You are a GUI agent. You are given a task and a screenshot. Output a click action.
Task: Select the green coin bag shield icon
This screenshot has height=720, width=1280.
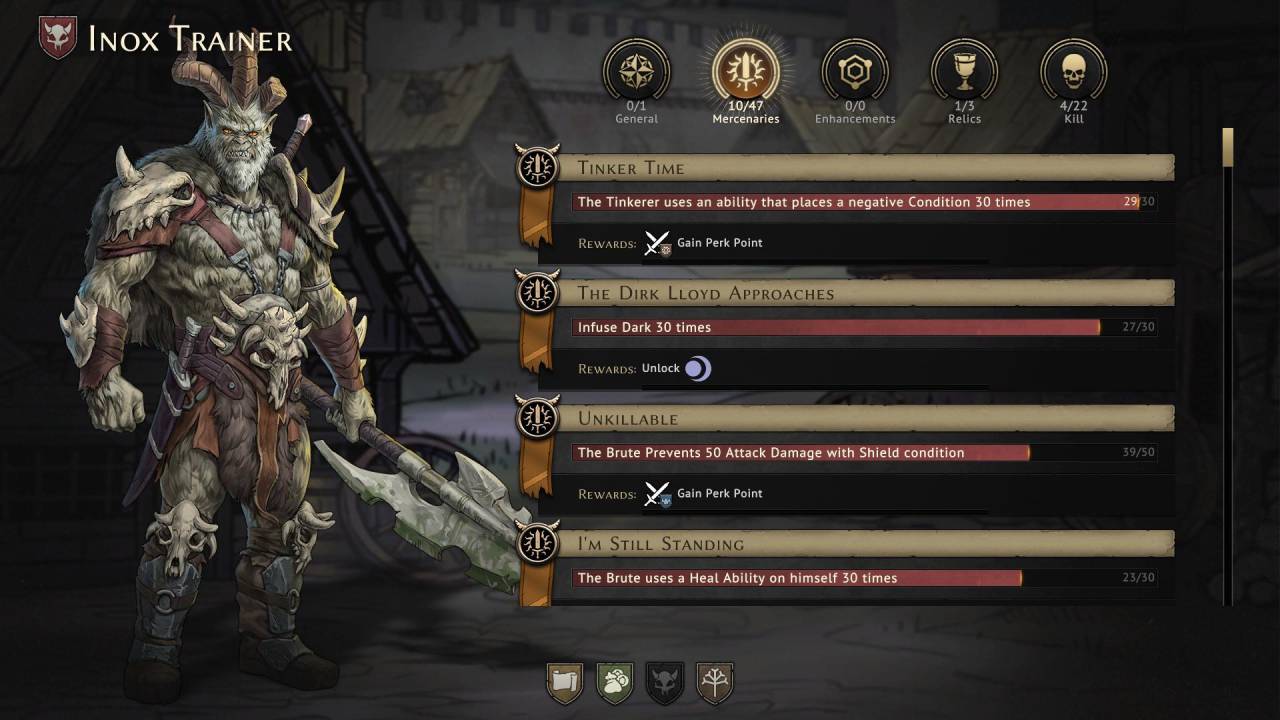point(615,683)
